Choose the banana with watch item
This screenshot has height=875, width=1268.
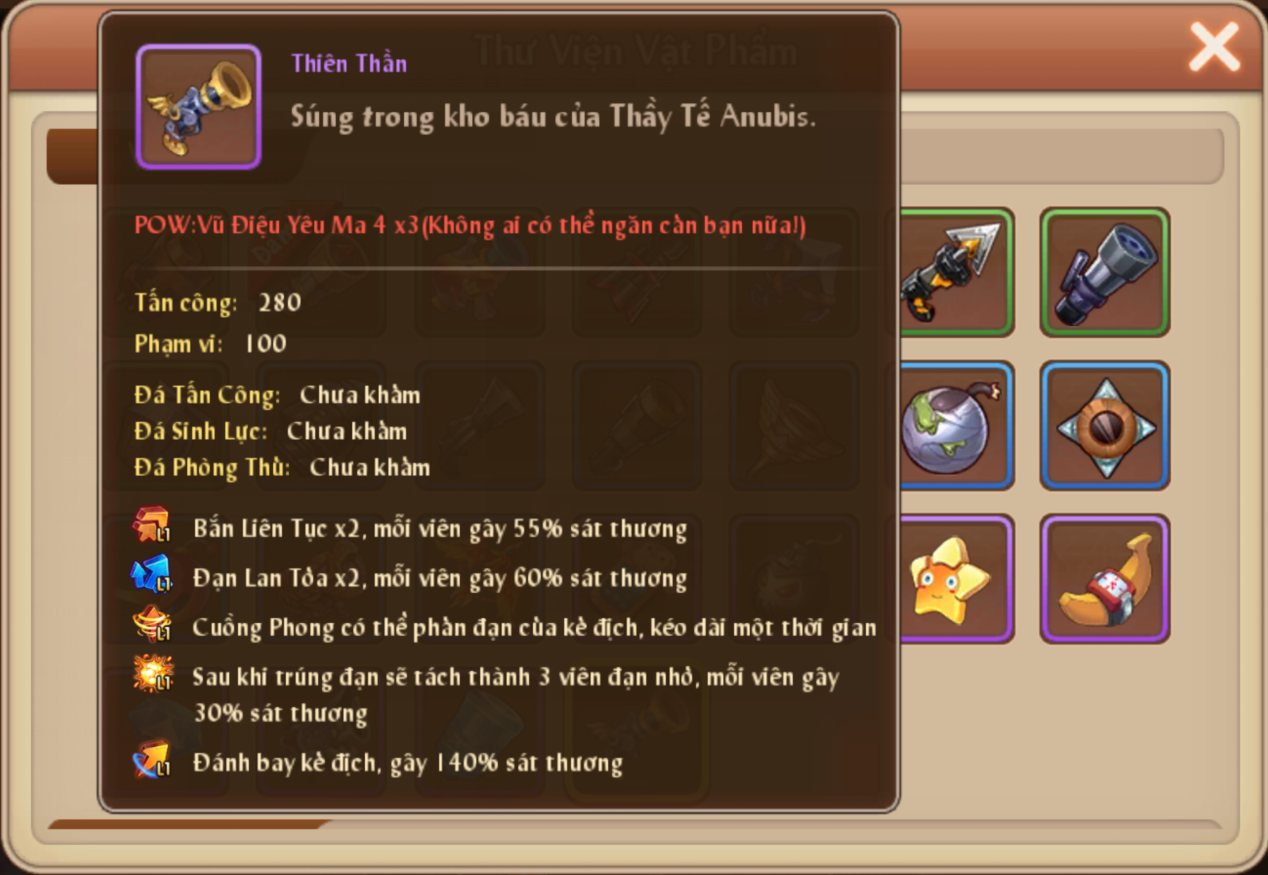1104,578
